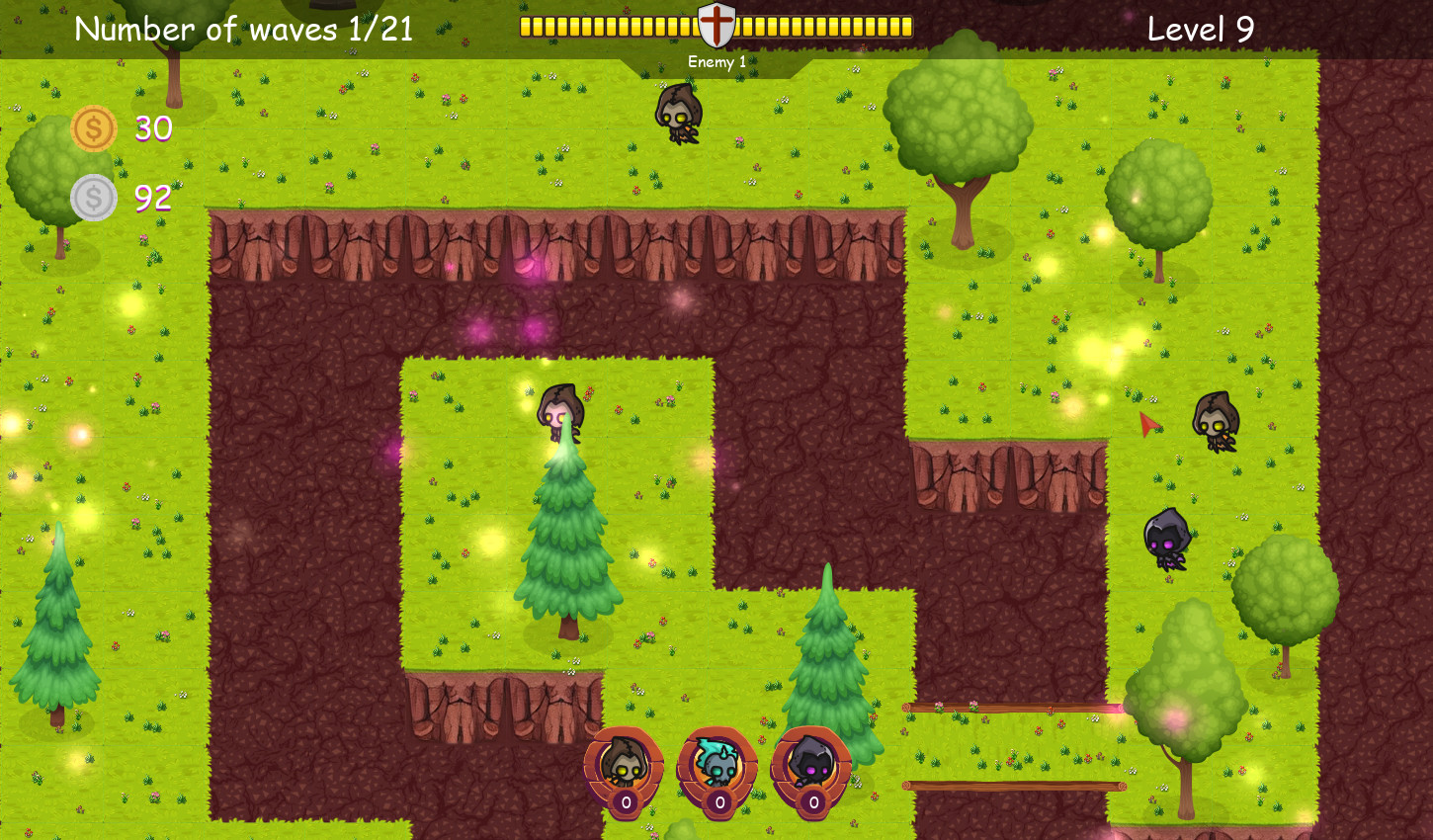The height and width of the screenshot is (840, 1433).
Task: Click the 0 counter under the shadow wraith
Action: tap(814, 804)
